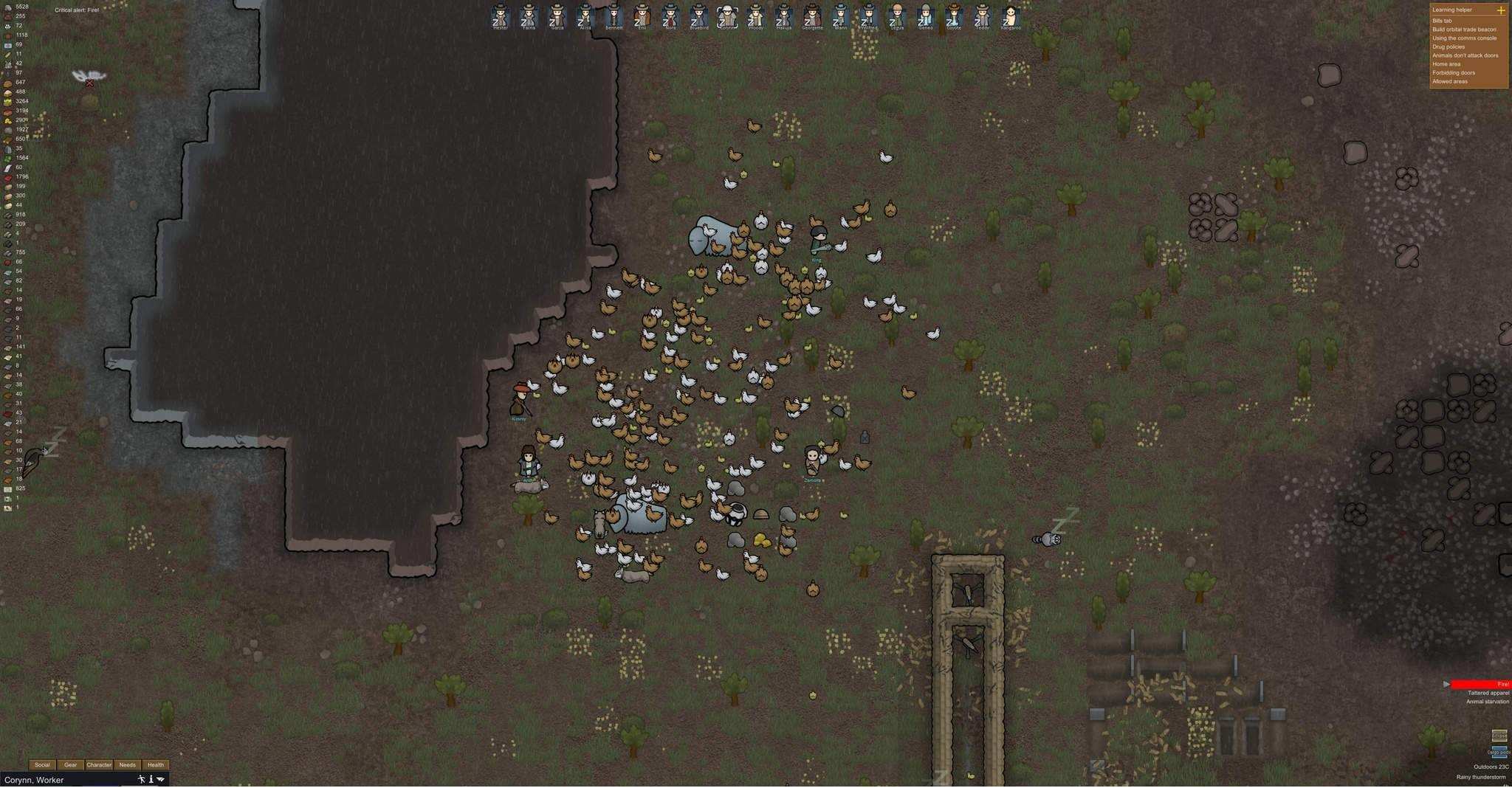Image resolution: width=1512 pixels, height=788 pixels.
Task: Click the red Fire! alert
Action: pos(1480,685)
